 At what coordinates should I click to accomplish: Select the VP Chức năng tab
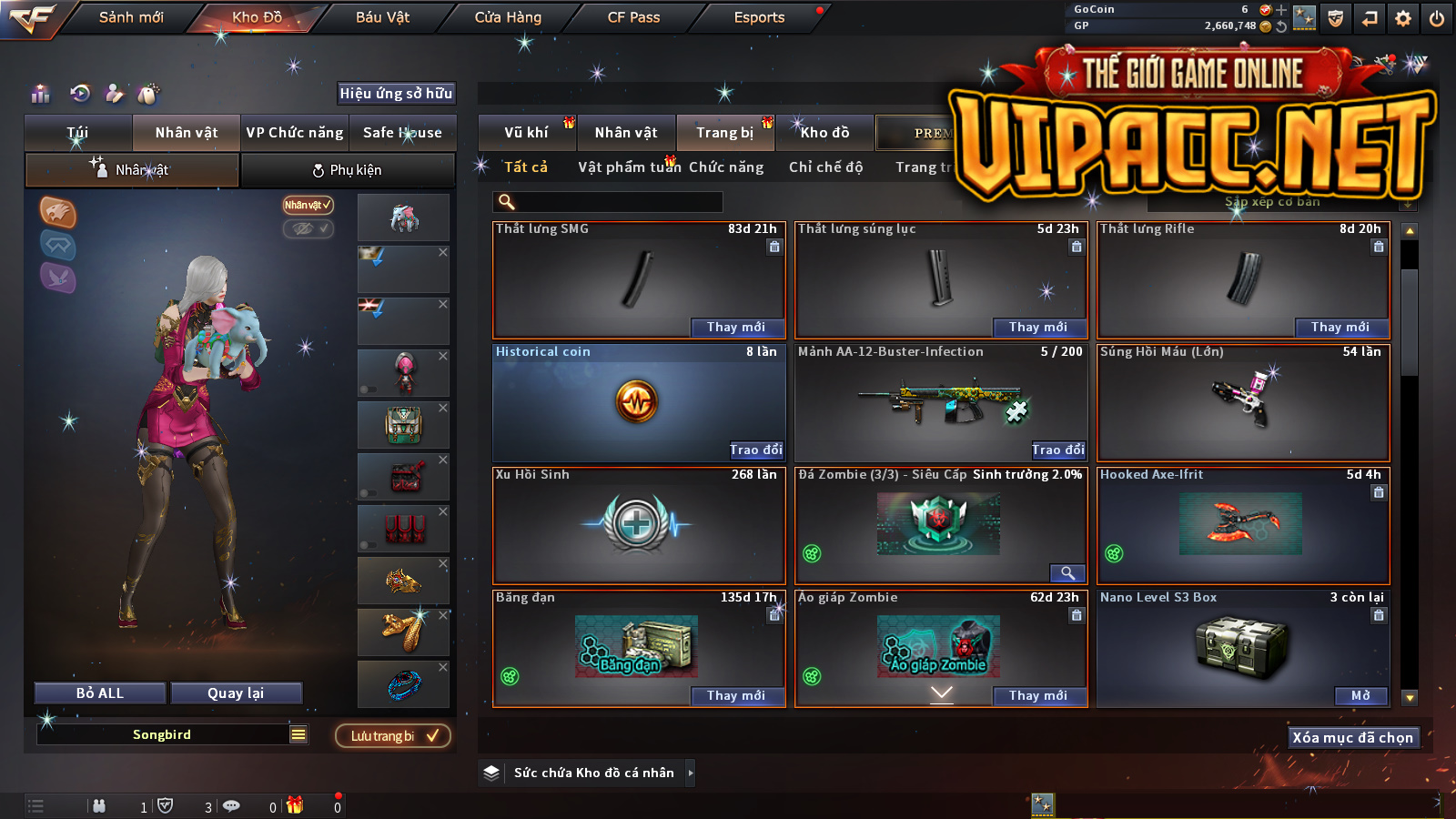[x=295, y=133]
